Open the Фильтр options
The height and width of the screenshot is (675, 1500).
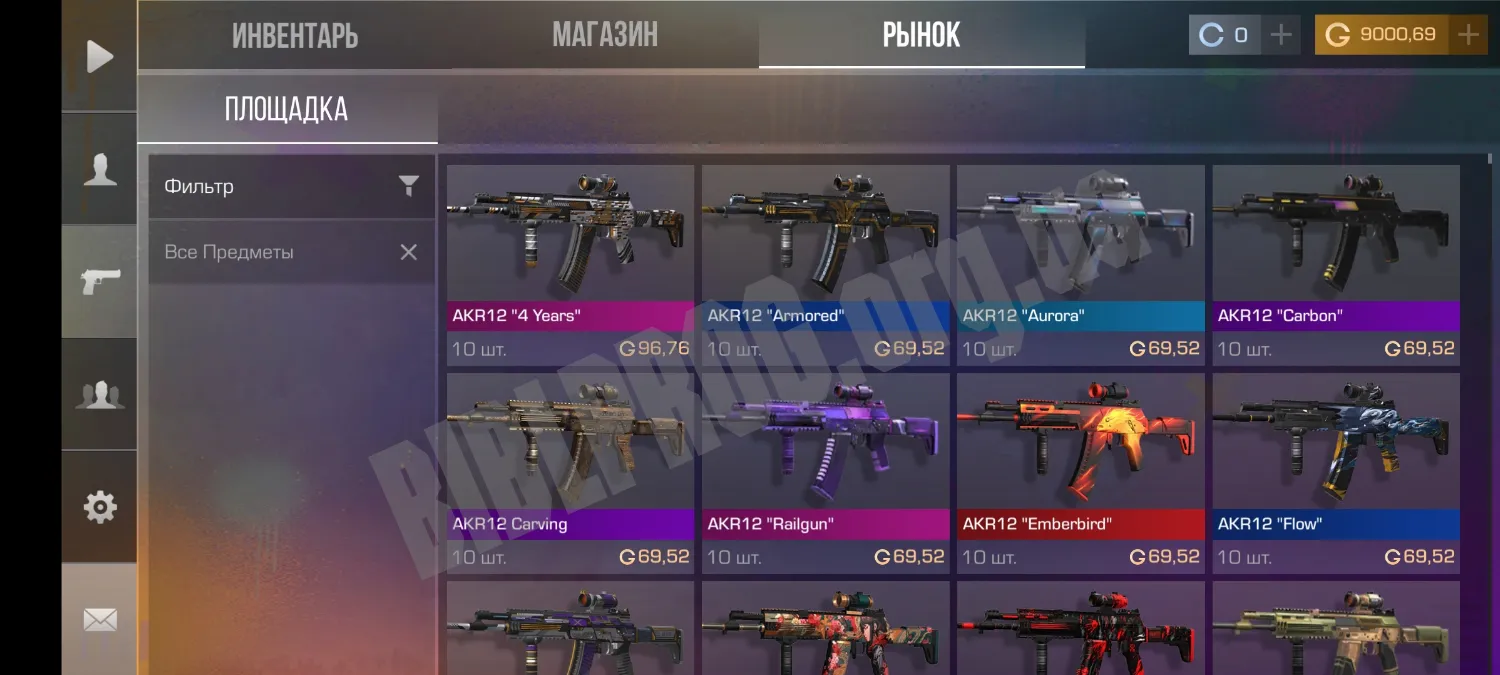tap(291, 186)
